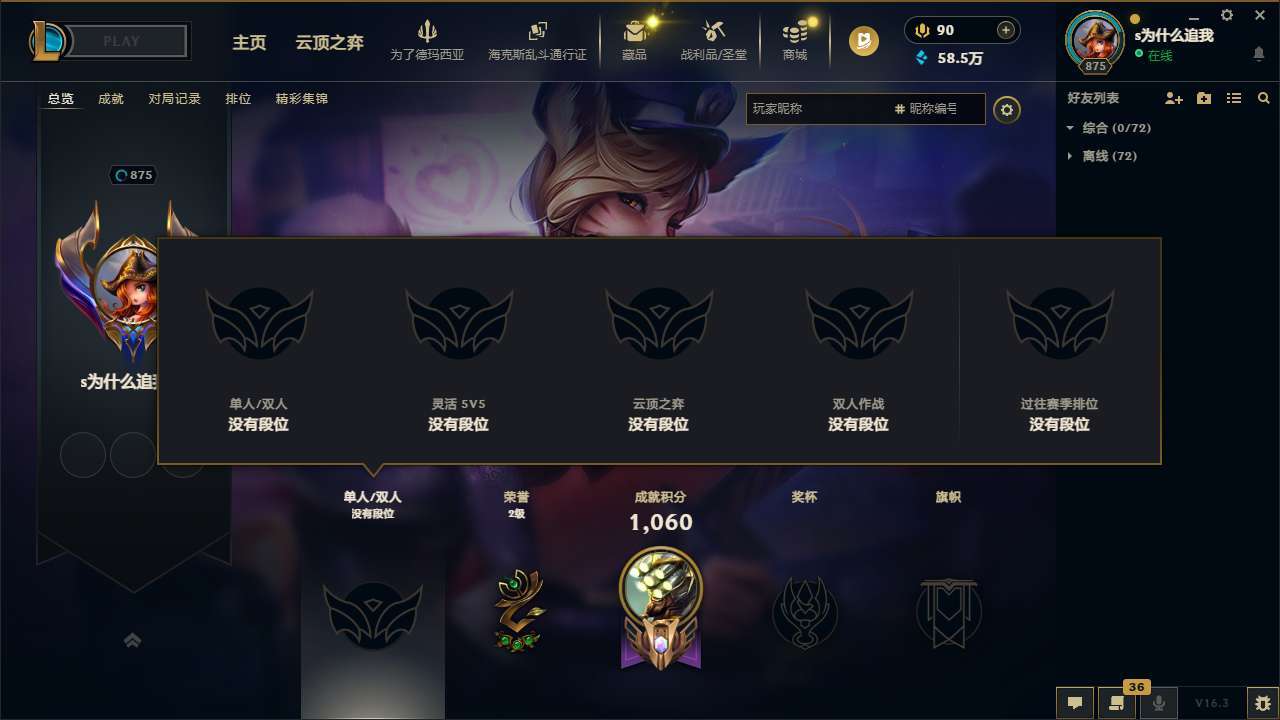Click the gear icon beside the nickname search
1280x720 pixels.
(x=1007, y=110)
